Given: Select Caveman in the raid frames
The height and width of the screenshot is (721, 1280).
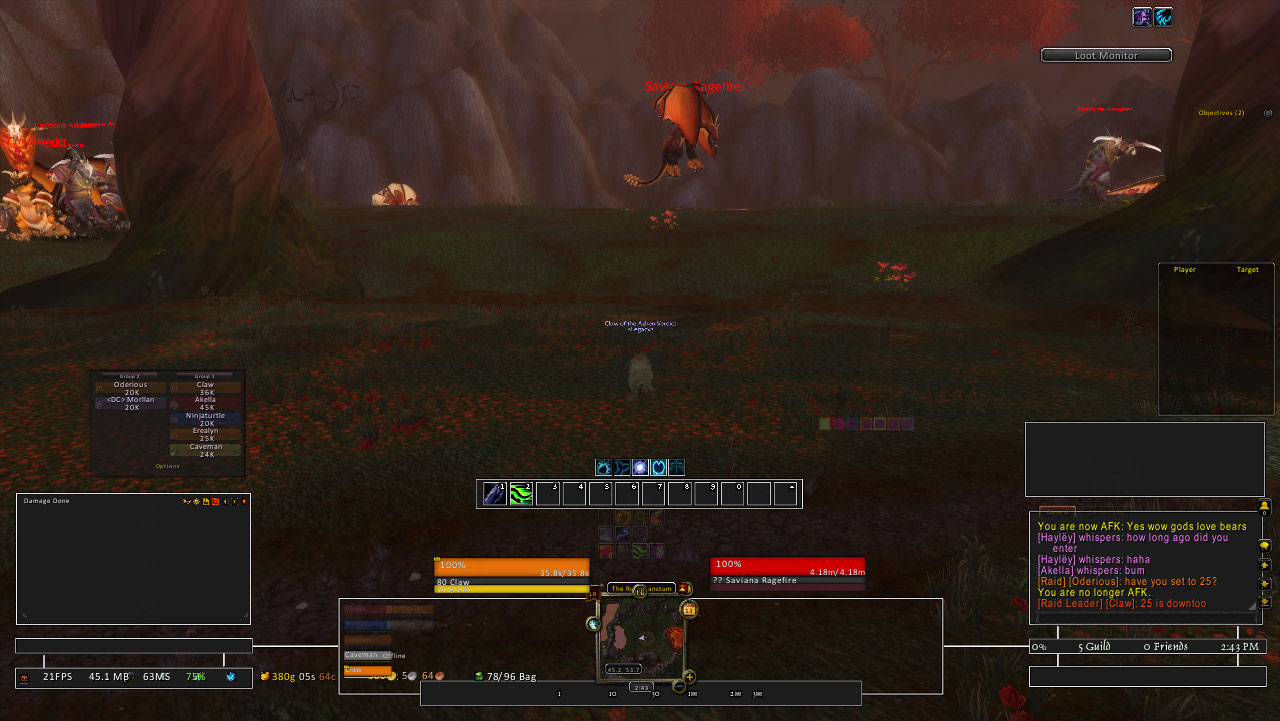Looking at the screenshot, I should point(205,450).
